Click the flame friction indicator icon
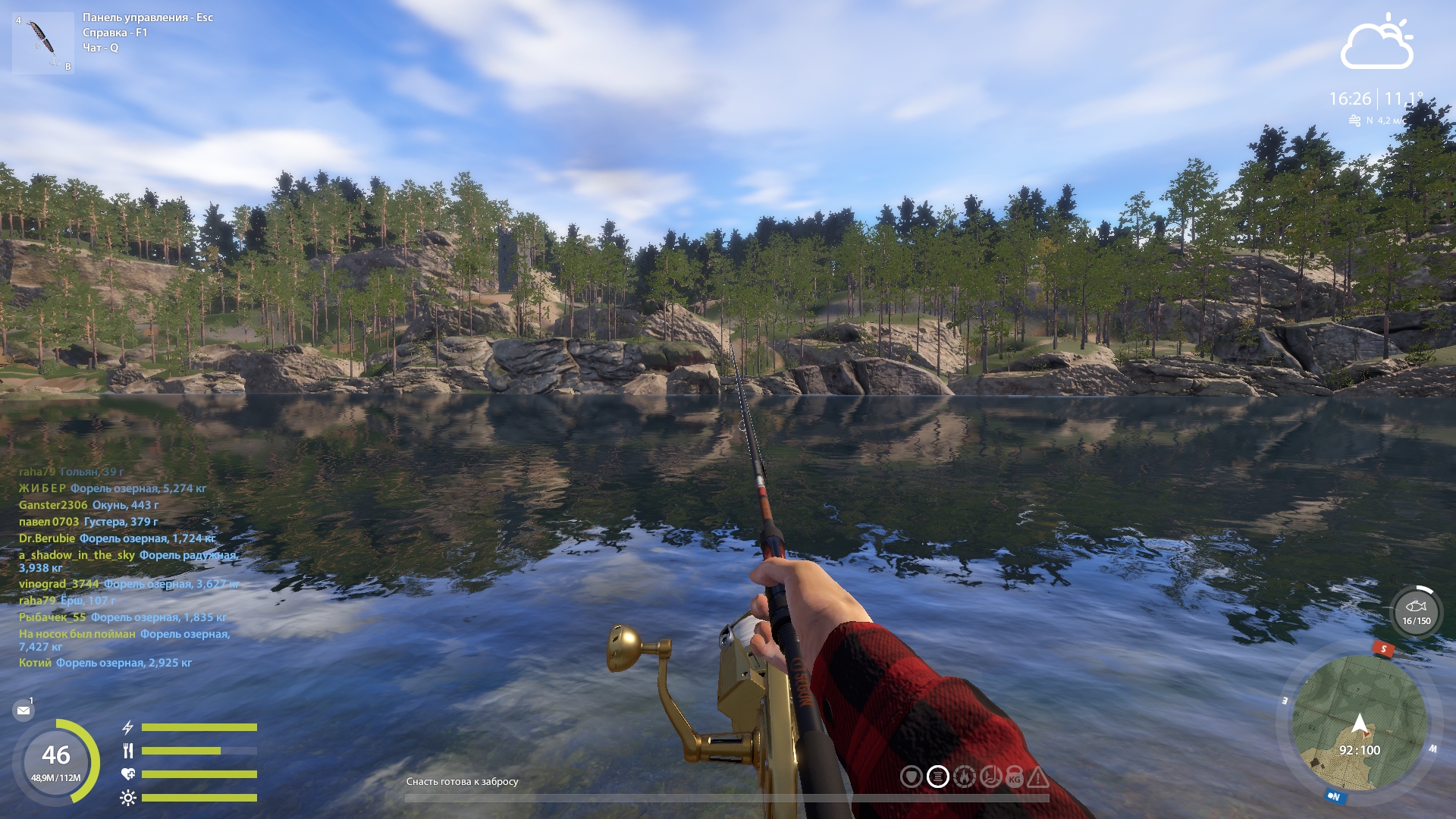This screenshot has width=1456, height=819. [x=964, y=777]
